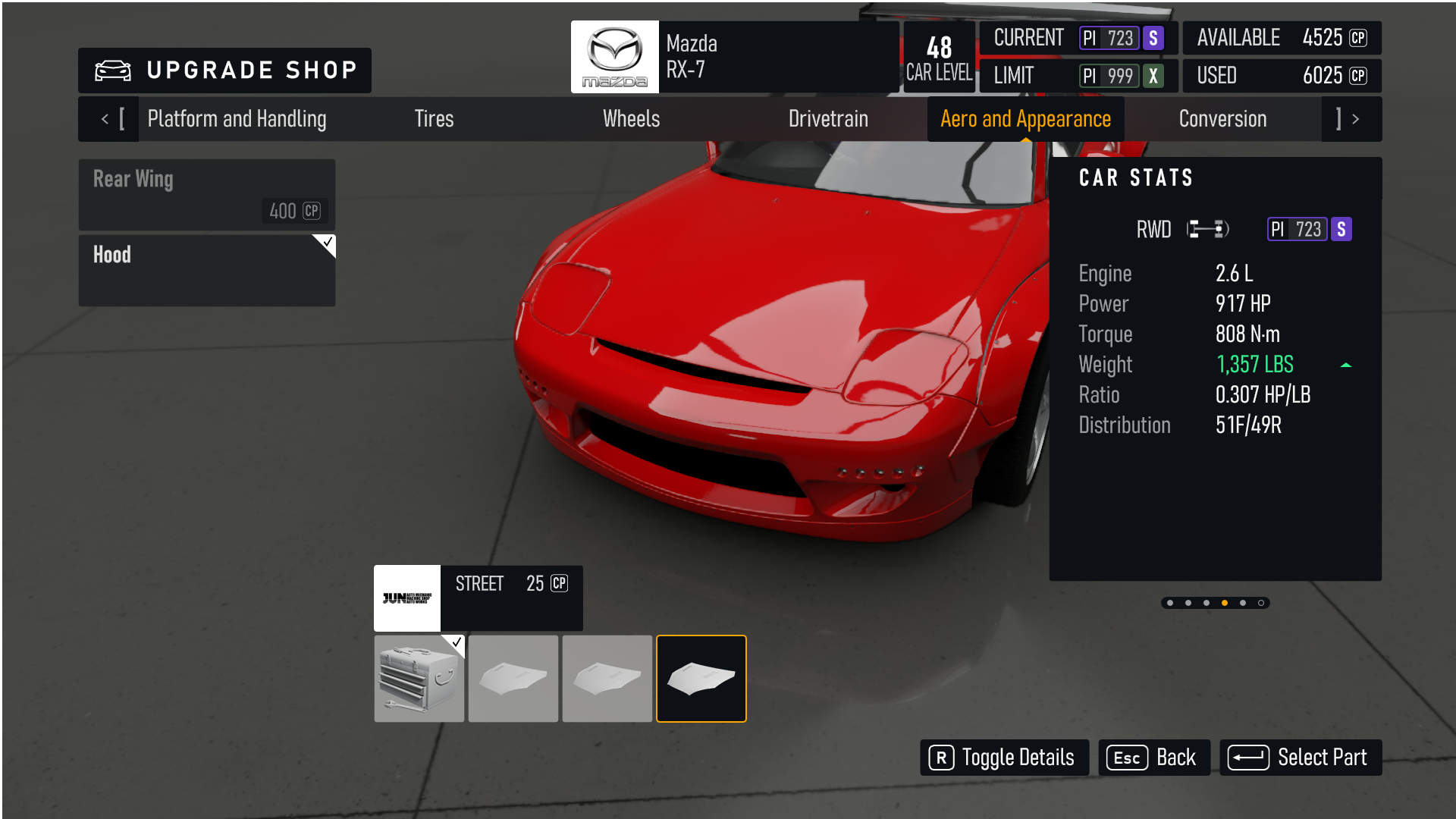Switch to Platform and Handling tab

click(x=237, y=119)
